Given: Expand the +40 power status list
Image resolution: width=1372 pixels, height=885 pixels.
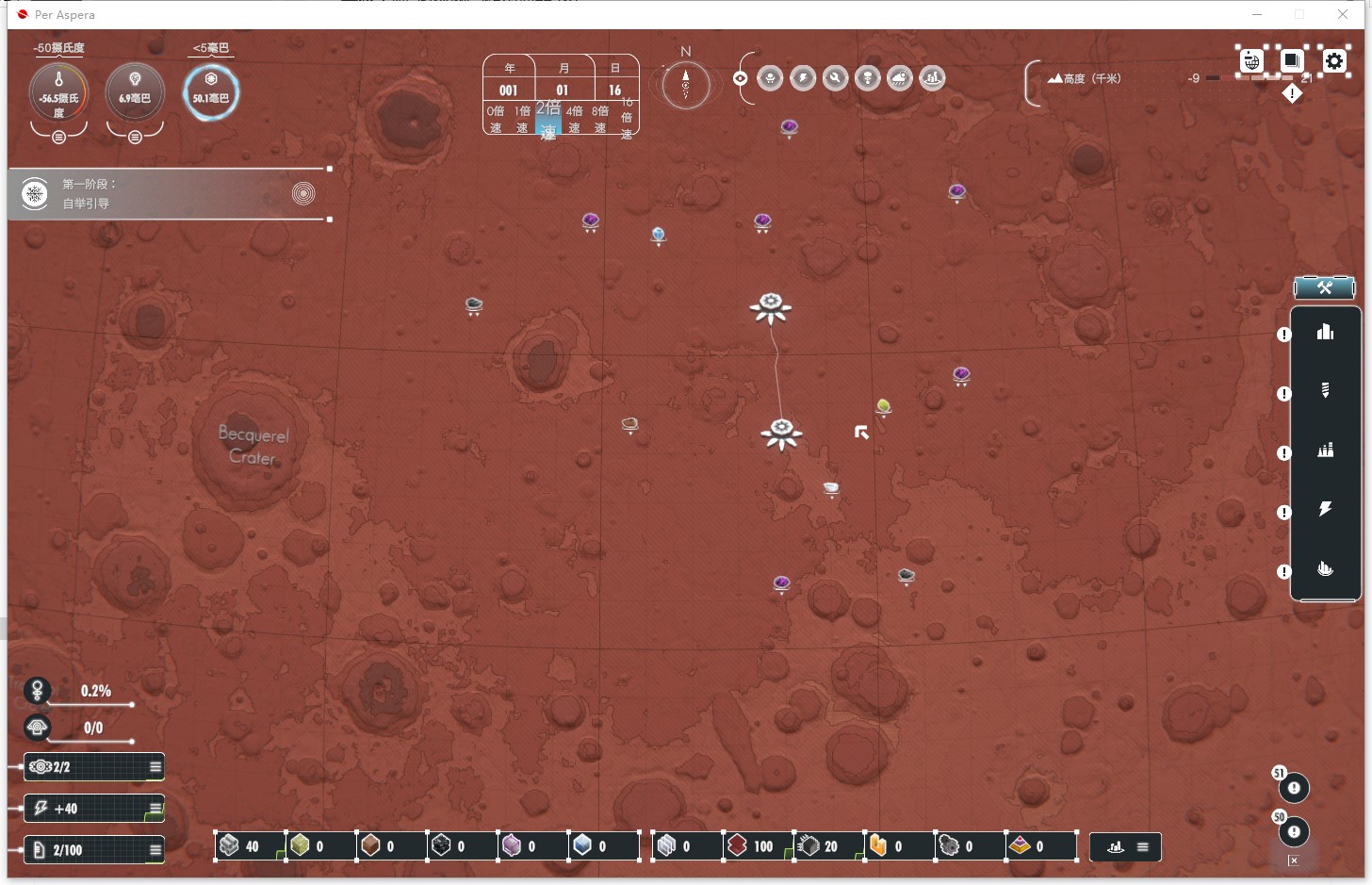Looking at the screenshot, I should (x=155, y=809).
